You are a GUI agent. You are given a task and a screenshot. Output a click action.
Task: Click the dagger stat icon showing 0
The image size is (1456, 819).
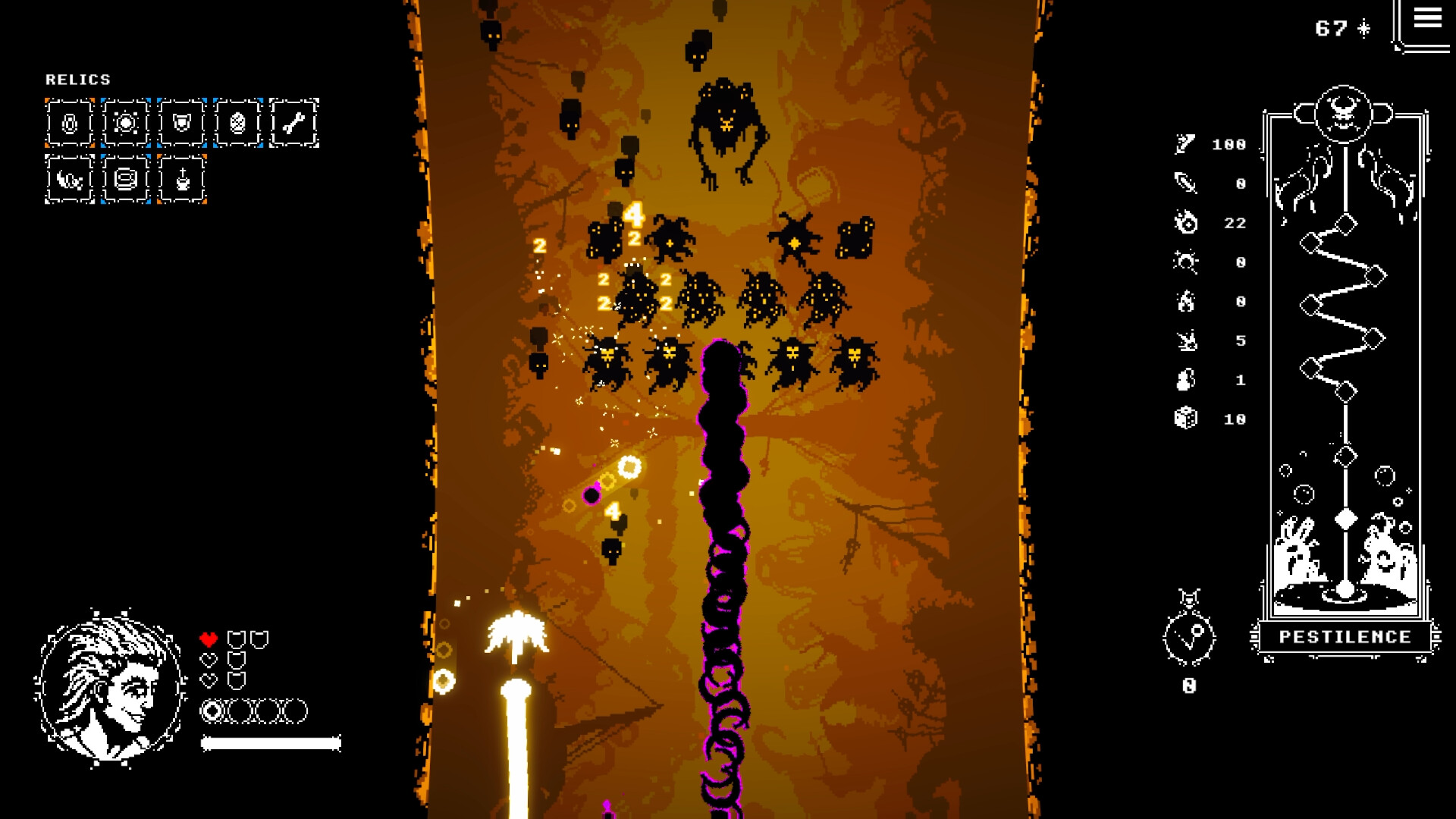(1187, 182)
